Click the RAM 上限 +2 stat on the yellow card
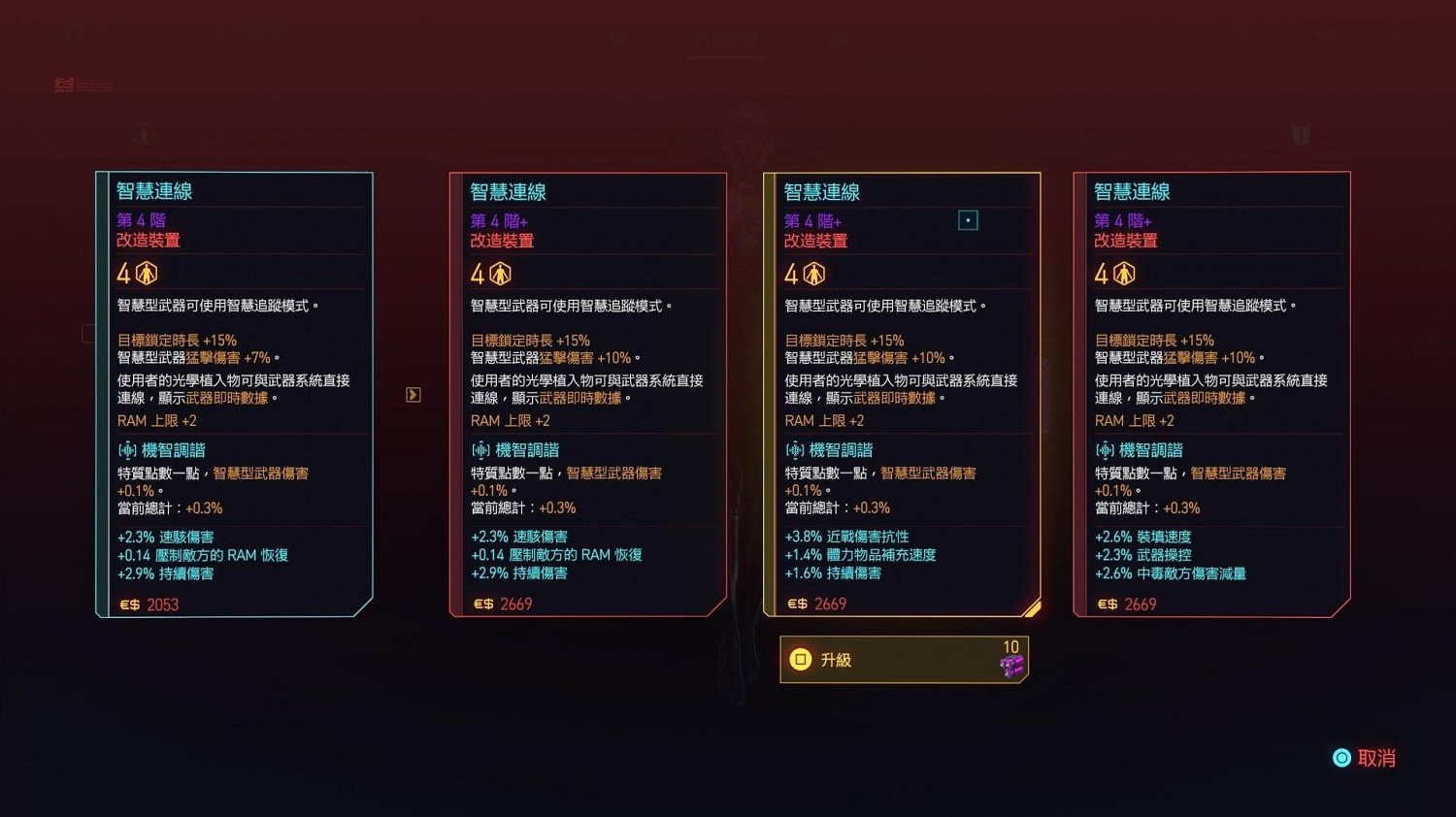 (825, 420)
